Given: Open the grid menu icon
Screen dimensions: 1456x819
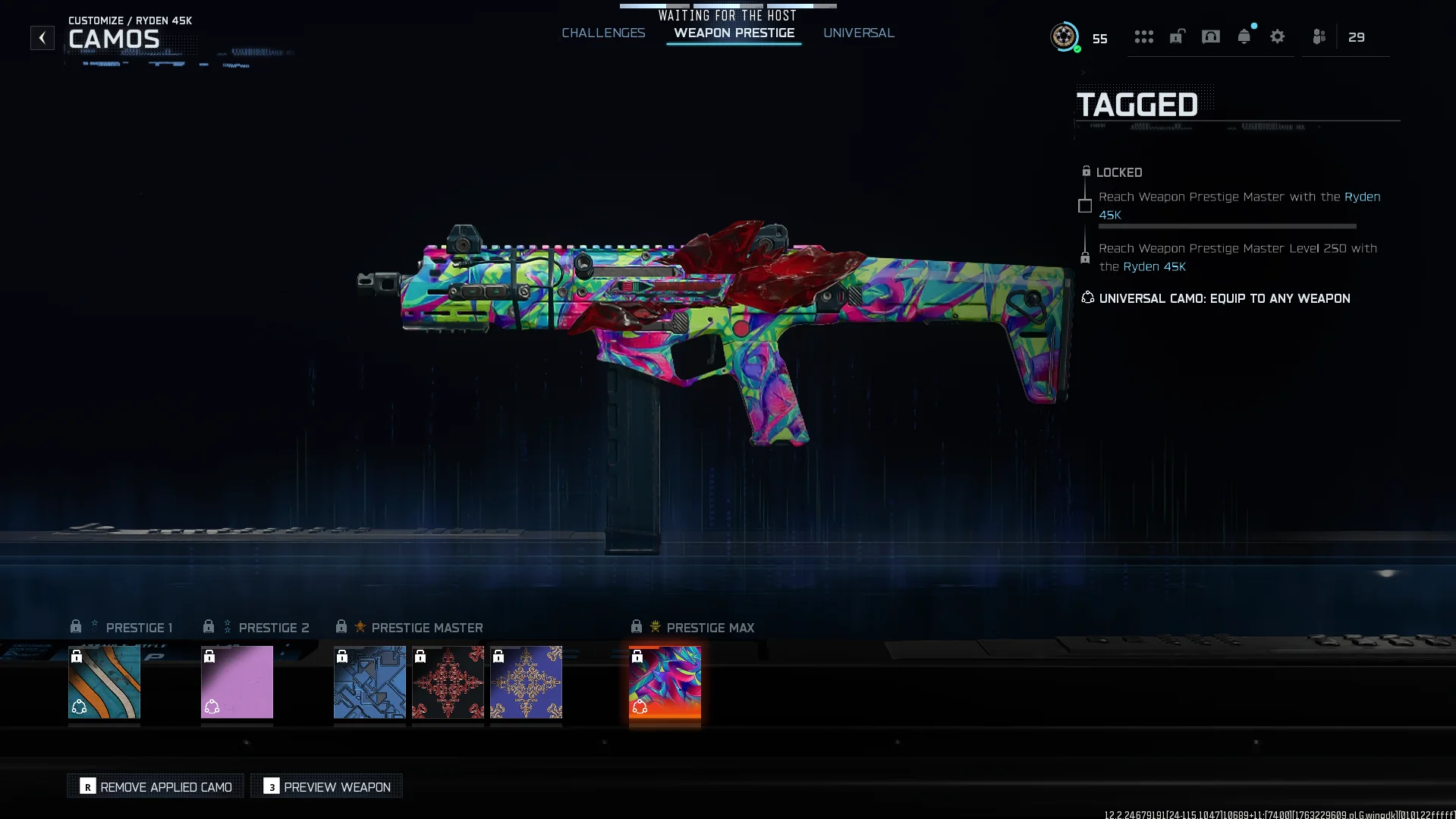Looking at the screenshot, I should (1143, 36).
